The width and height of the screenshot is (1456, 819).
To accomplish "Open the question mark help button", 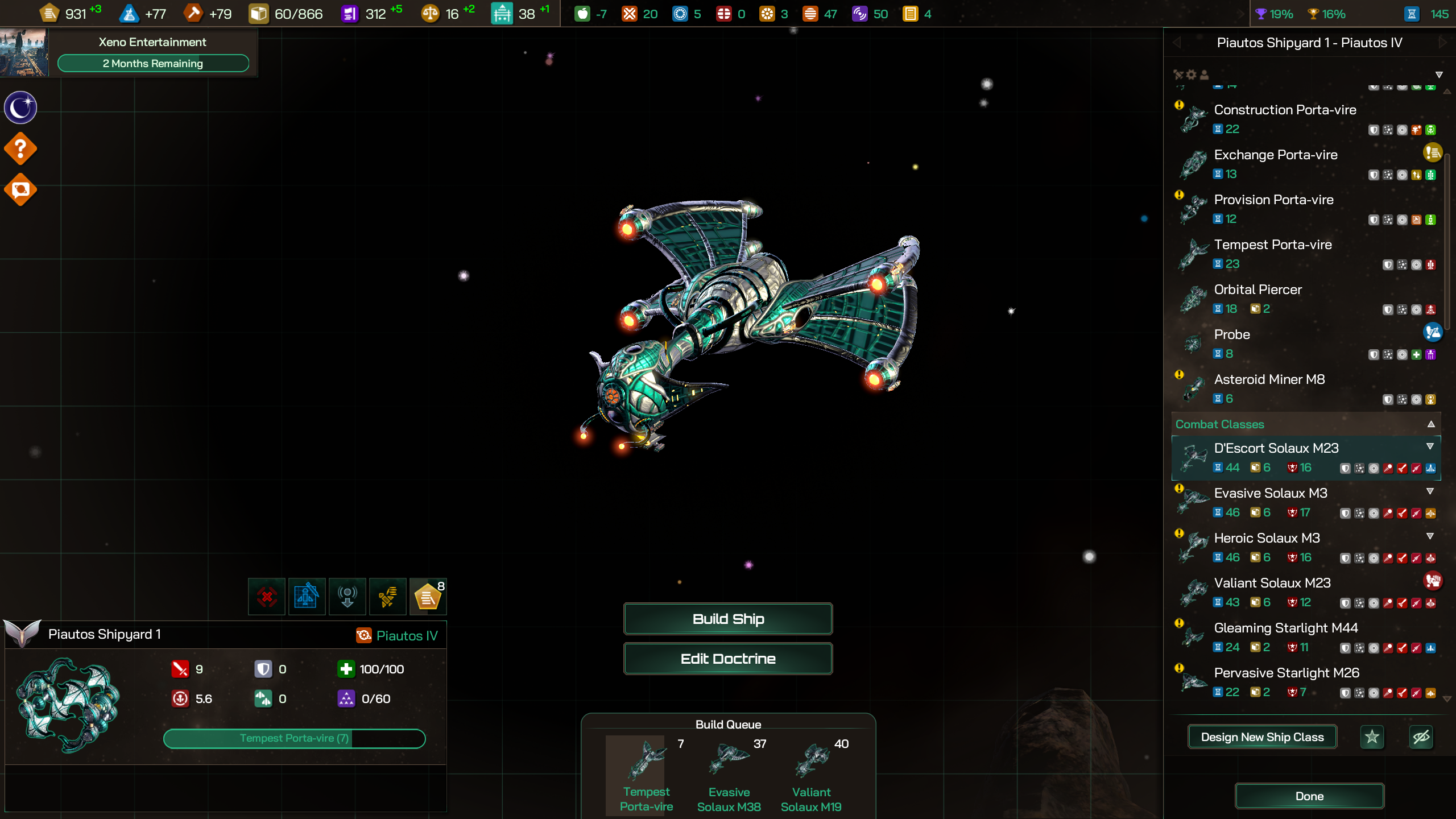I will coord(20,148).
